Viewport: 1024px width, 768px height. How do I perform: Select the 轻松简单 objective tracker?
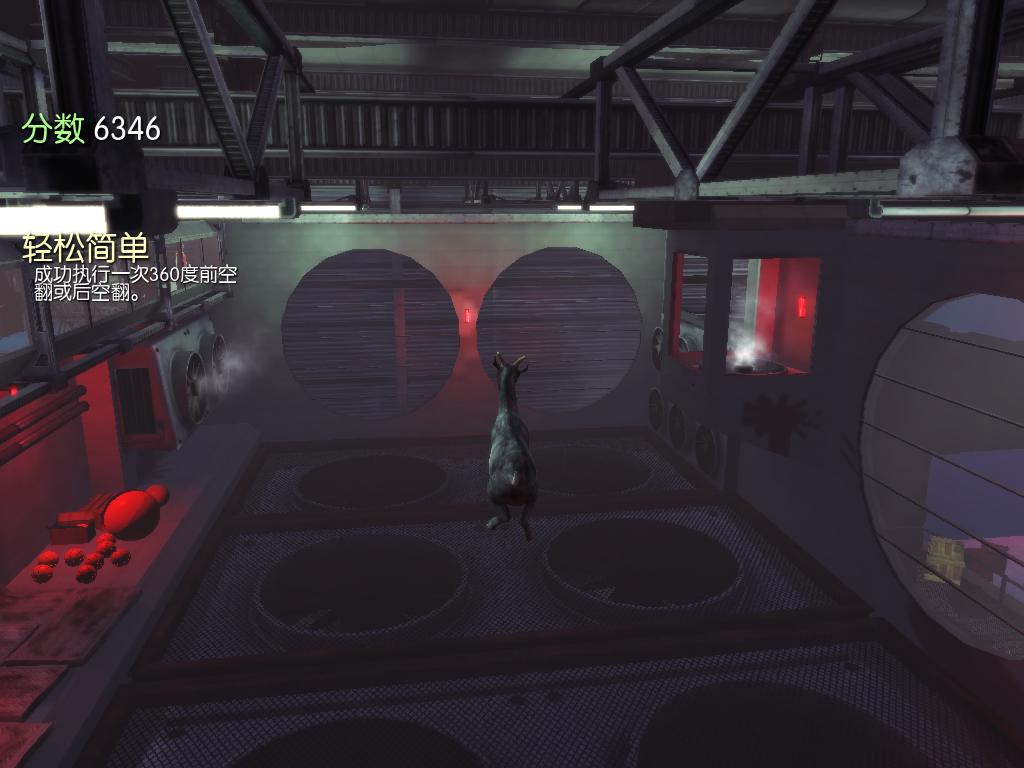[x=86, y=249]
